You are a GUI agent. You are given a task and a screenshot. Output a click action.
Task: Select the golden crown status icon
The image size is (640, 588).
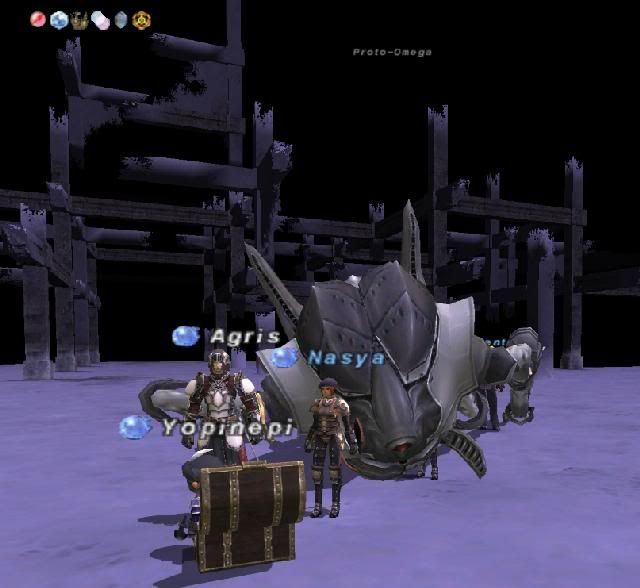click(x=80, y=19)
